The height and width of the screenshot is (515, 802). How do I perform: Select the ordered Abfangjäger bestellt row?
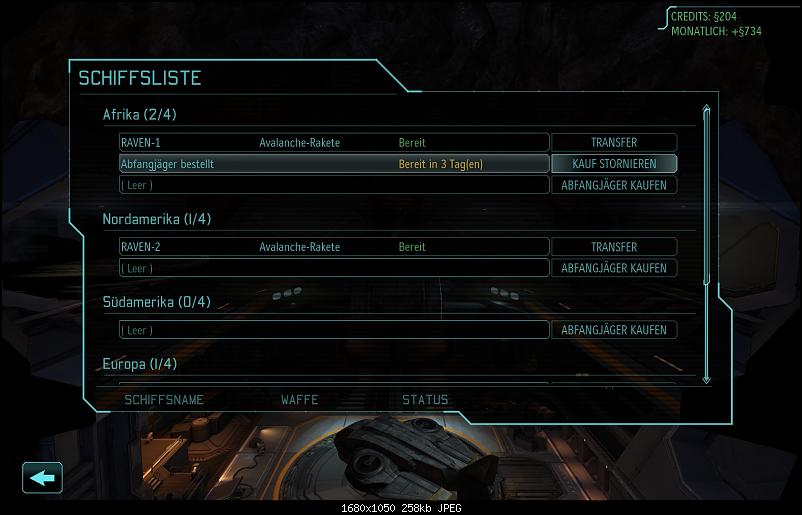[334, 164]
